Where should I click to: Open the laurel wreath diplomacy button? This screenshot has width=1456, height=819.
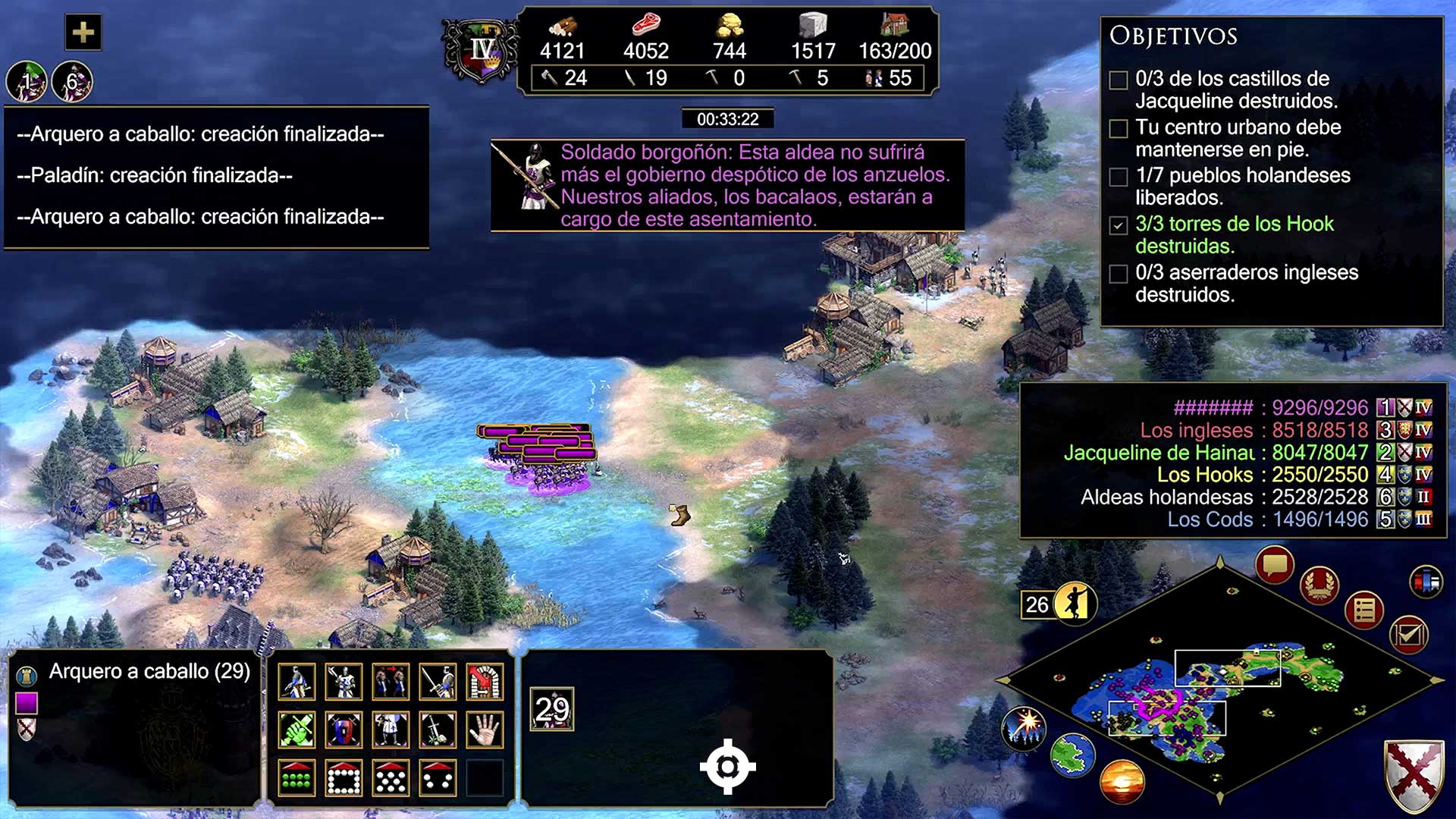click(x=1319, y=585)
